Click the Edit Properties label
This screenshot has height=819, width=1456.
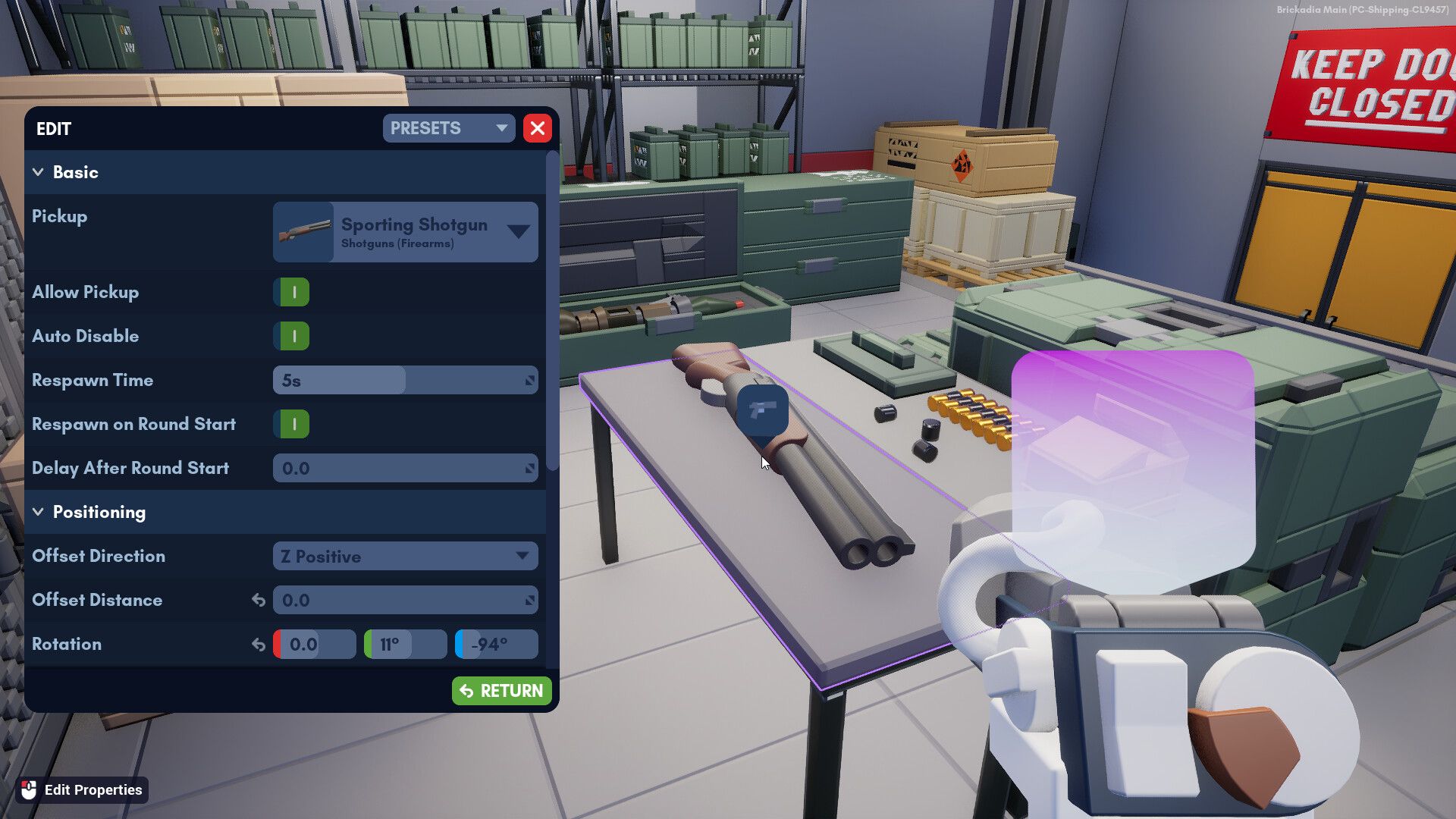tap(93, 789)
